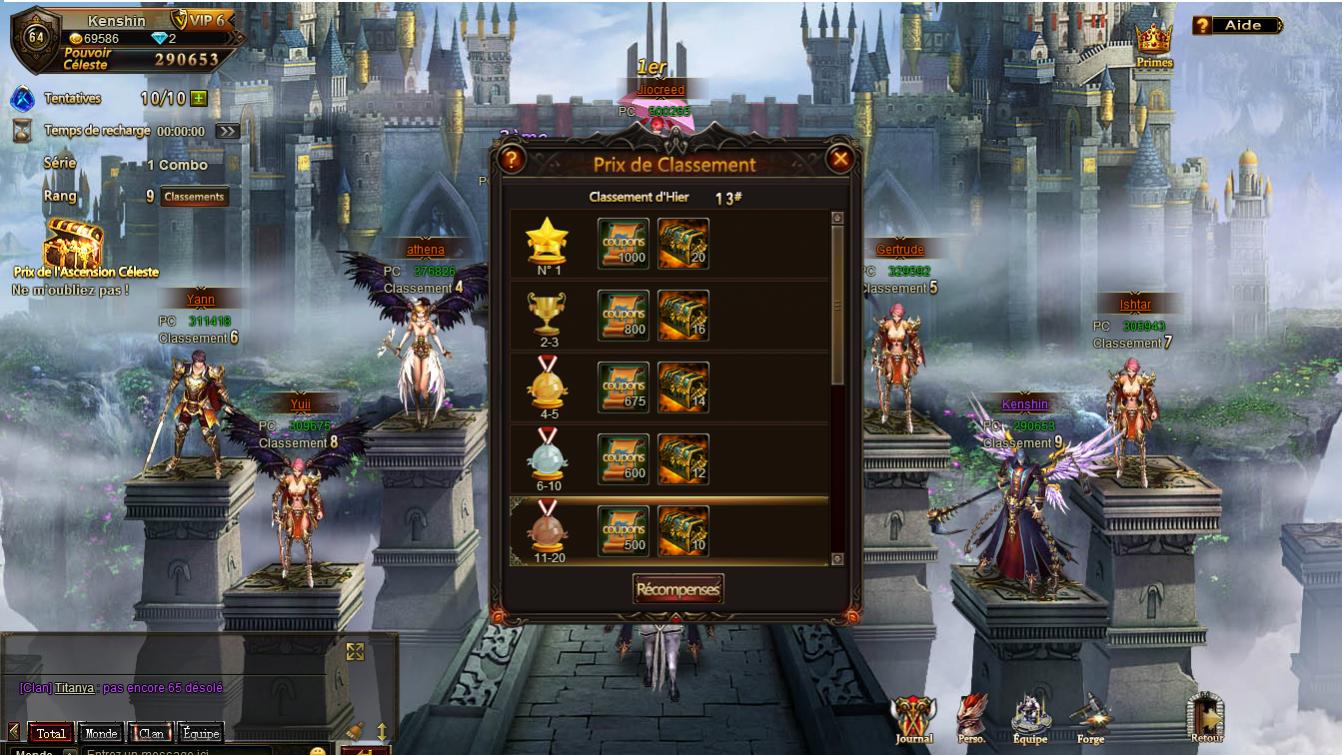
Task: Open the Aide help button
Action: click(x=1238, y=25)
